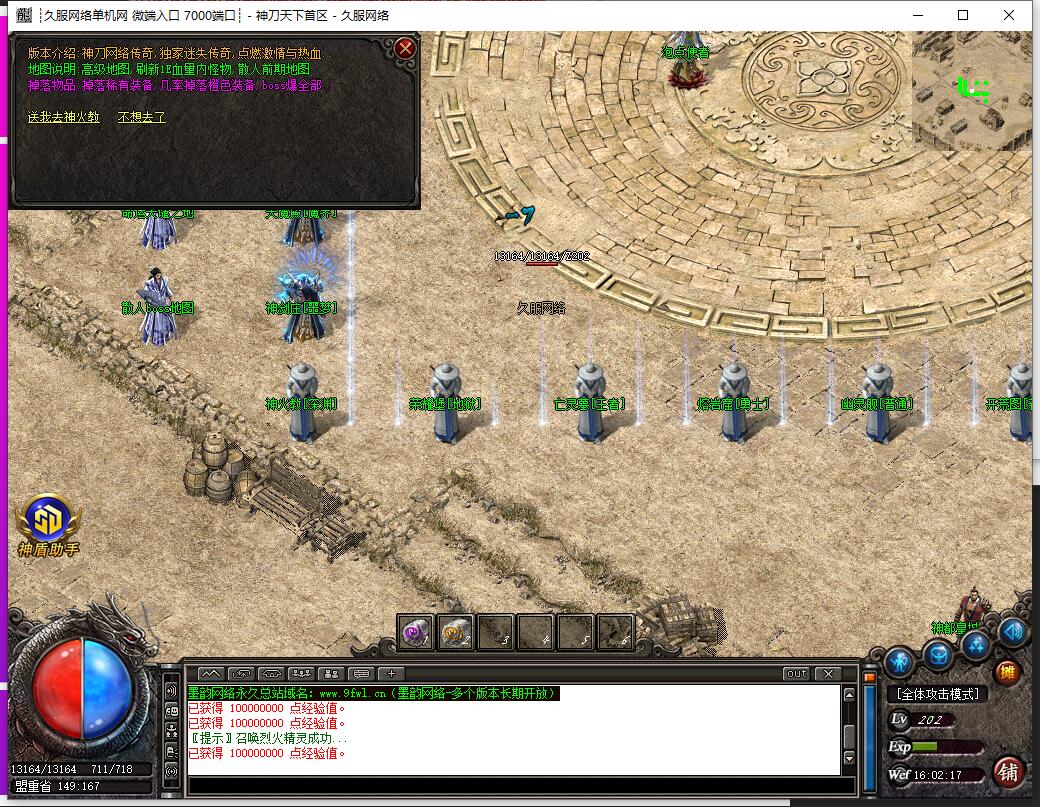Image resolution: width=1040 pixels, height=807 pixels.
Task: Close the chat window with its X
Action: (827, 673)
